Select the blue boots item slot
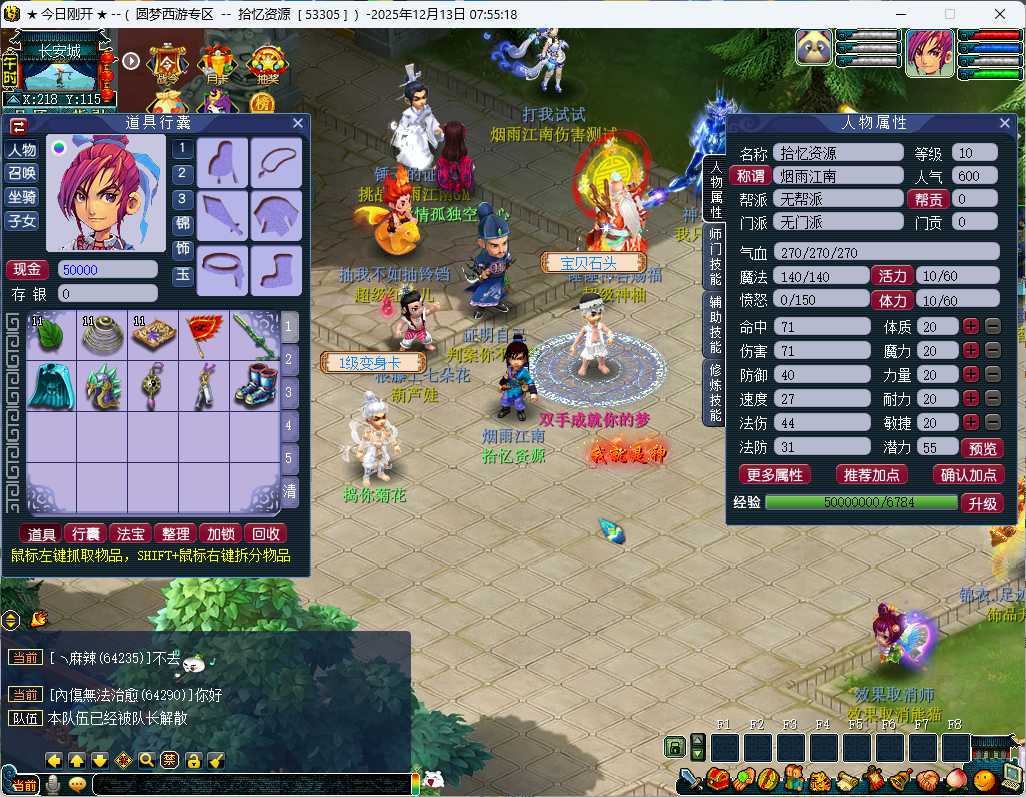1026x797 pixels. click(x=255, y=385)
